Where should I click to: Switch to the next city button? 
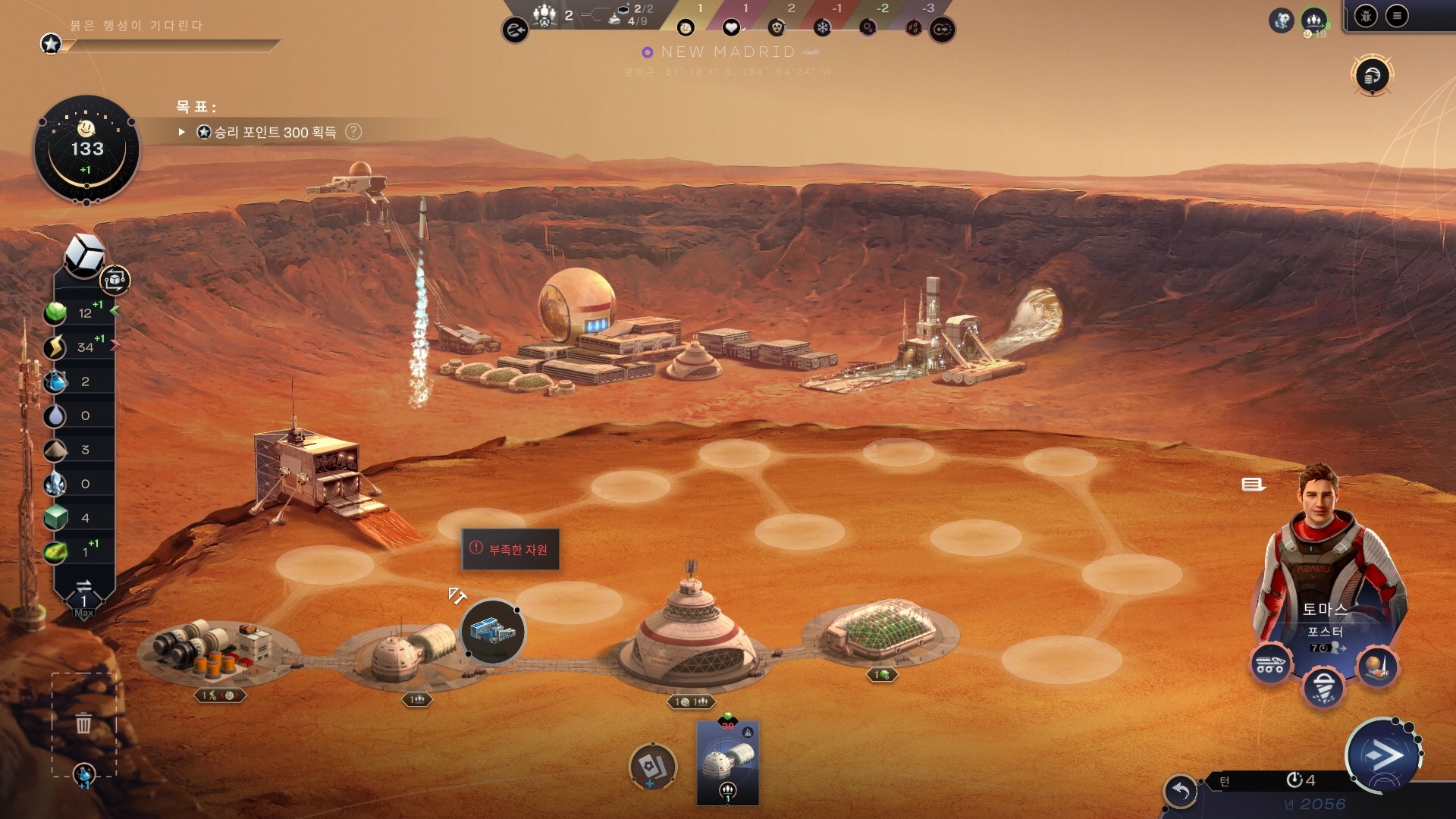click(x=943, y=30)
